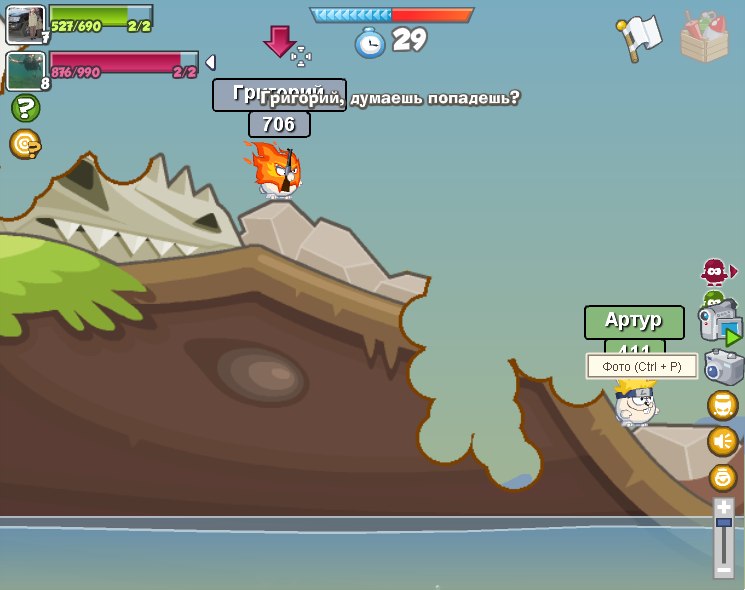Click the zoom slider handle
This screenshot has height=590, width=745.
(x=724, y=523)
